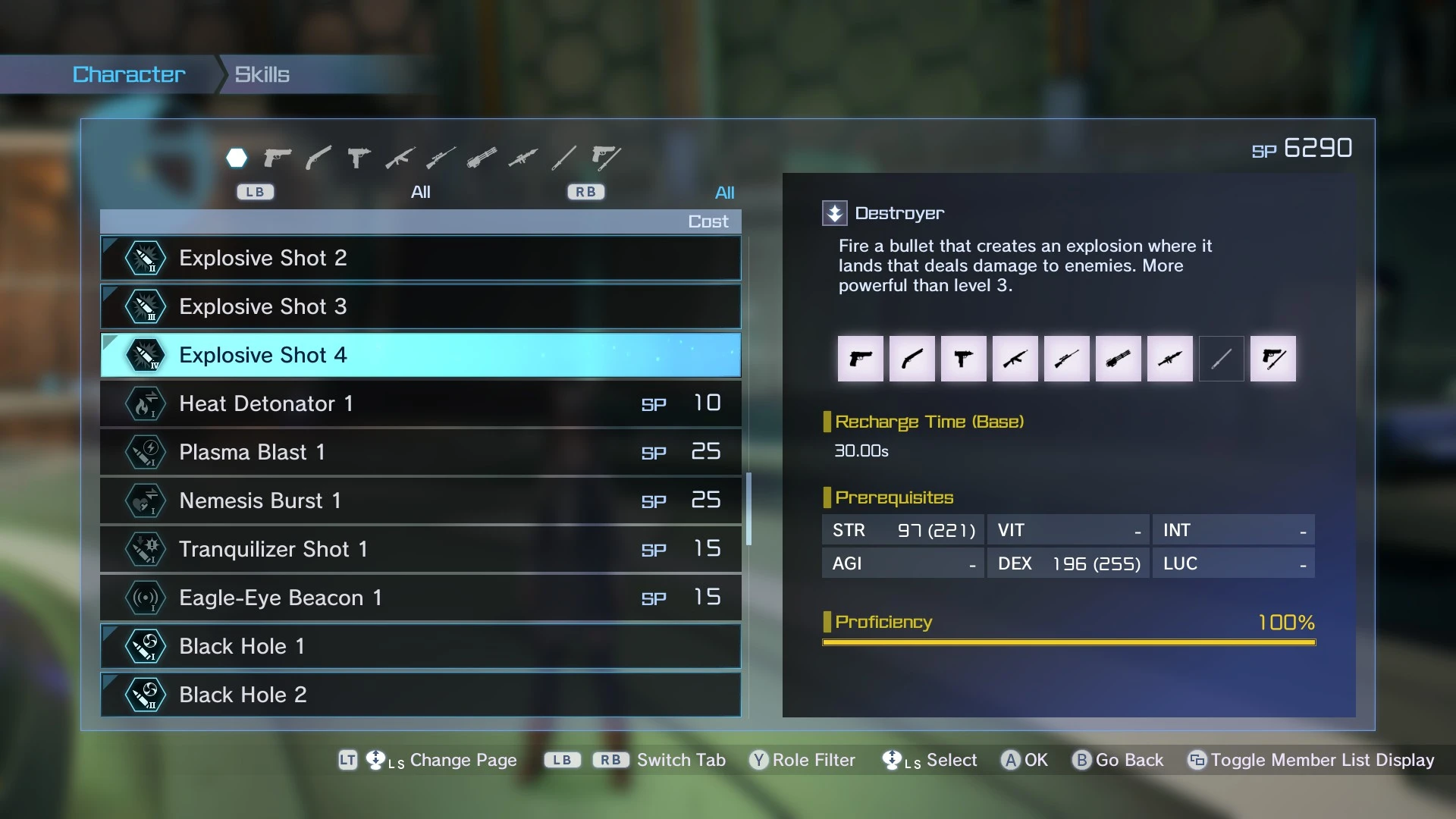Go to the Character breadcrumb tab
The width and height of the screenshot is (1456, 819).
tap(129, 74)
